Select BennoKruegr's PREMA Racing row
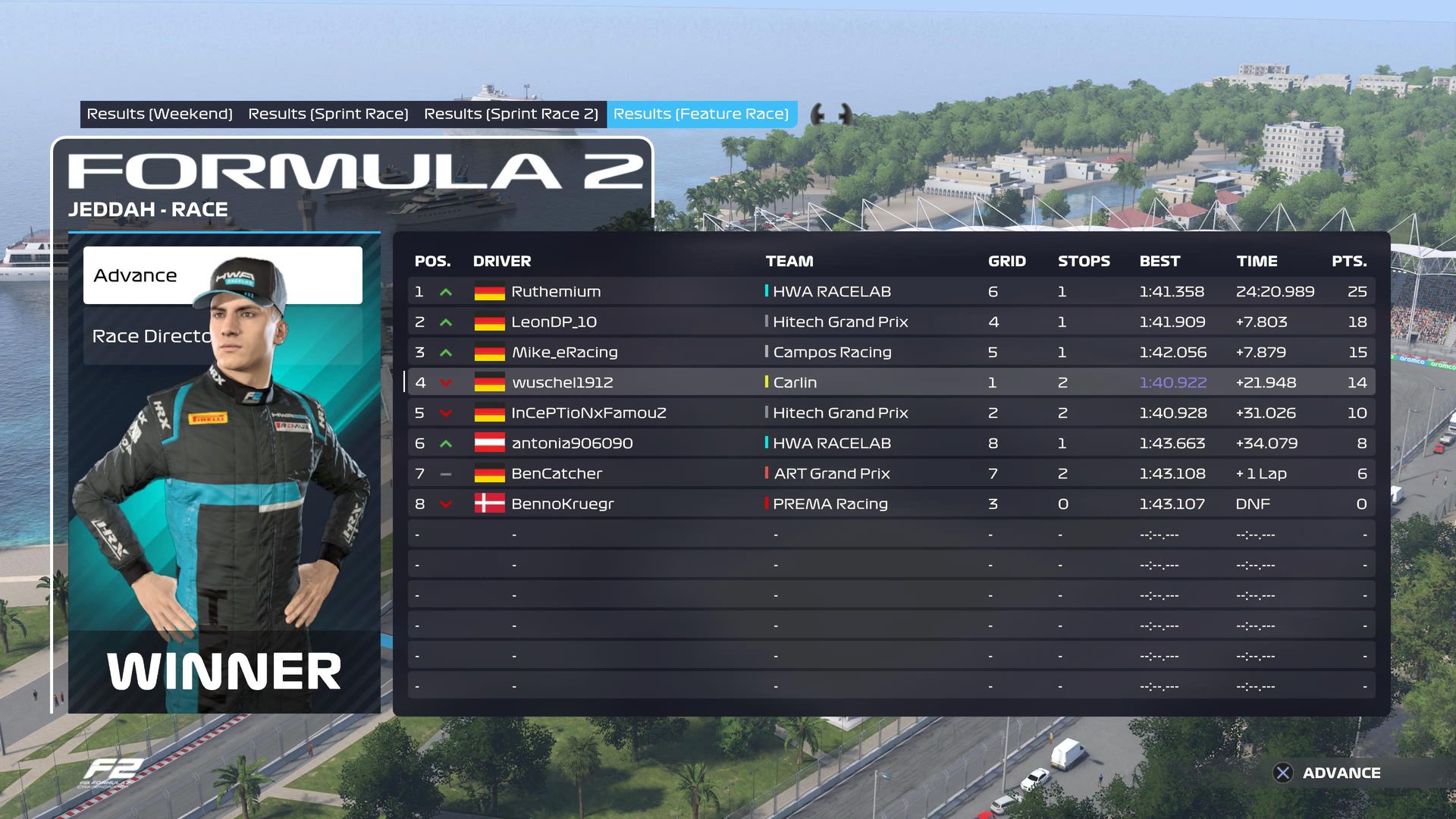 click(x=890, y=504)
